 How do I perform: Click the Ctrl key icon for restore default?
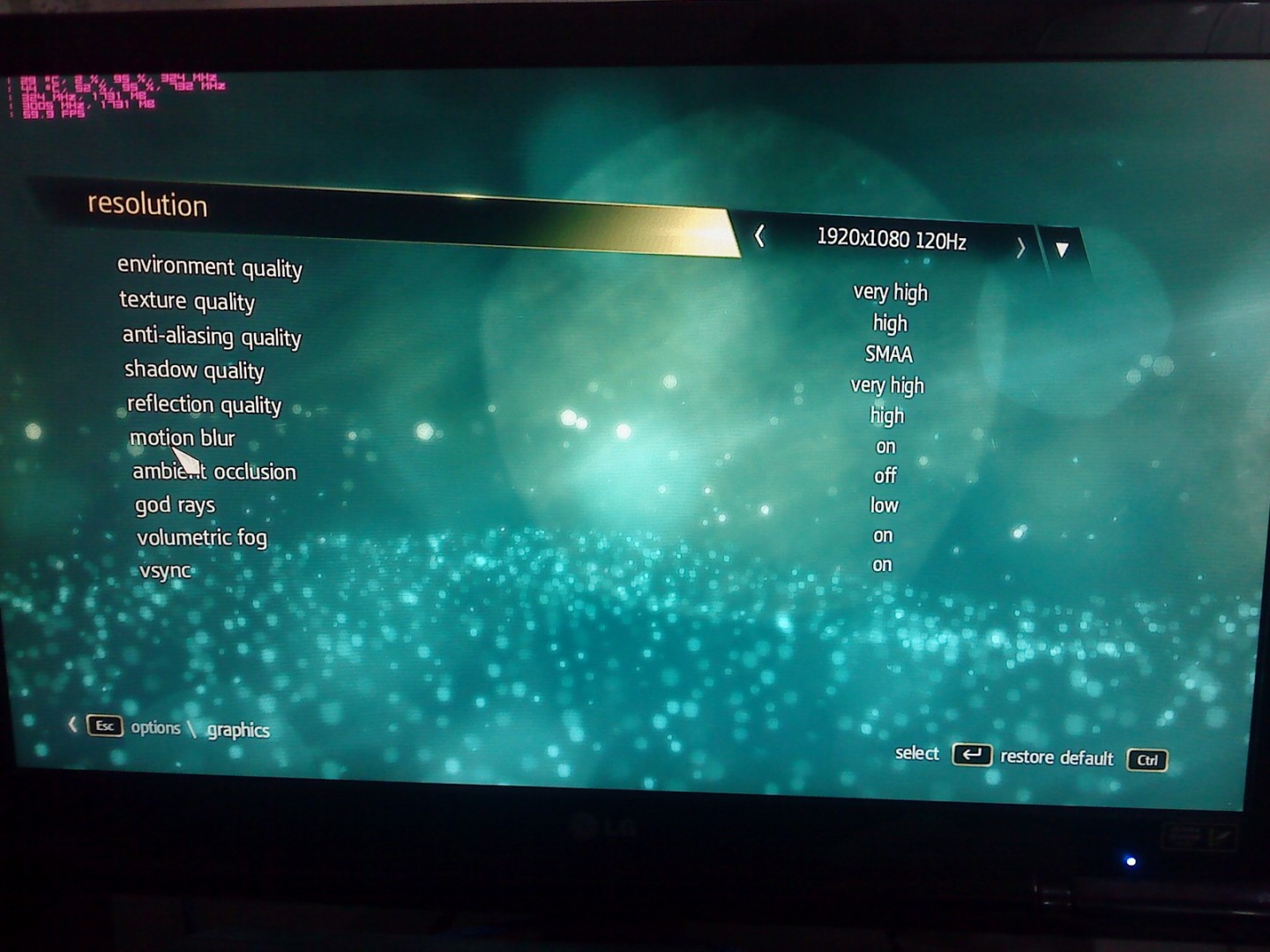(1147, 760)
